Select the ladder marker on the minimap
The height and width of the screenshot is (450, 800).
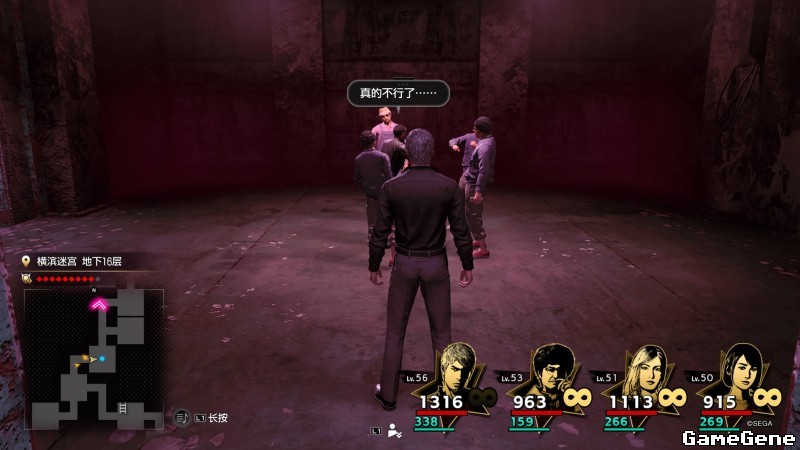[121, 408]
